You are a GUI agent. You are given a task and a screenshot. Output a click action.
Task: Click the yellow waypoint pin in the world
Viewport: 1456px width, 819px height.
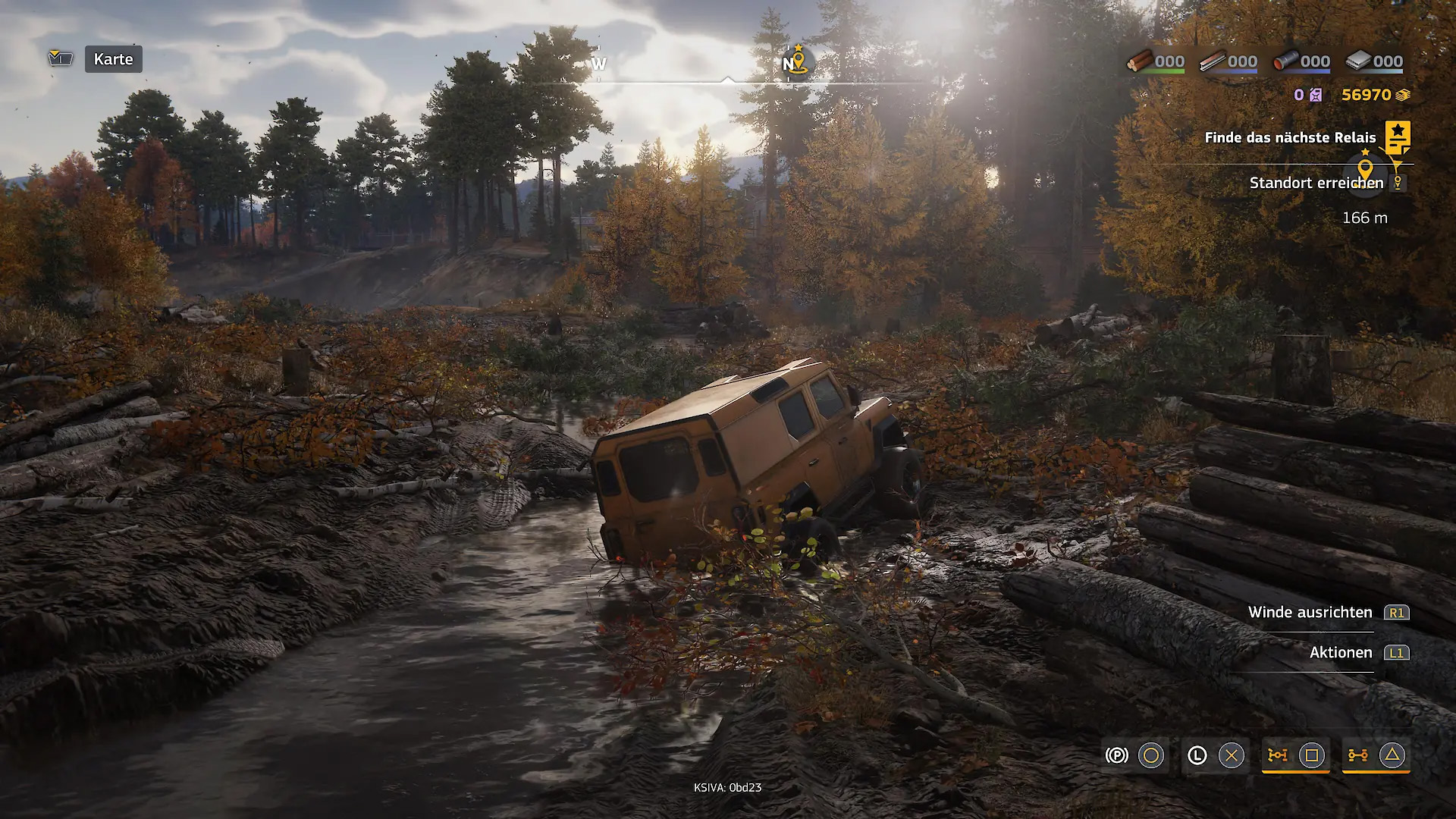(x=1365, y=170)
